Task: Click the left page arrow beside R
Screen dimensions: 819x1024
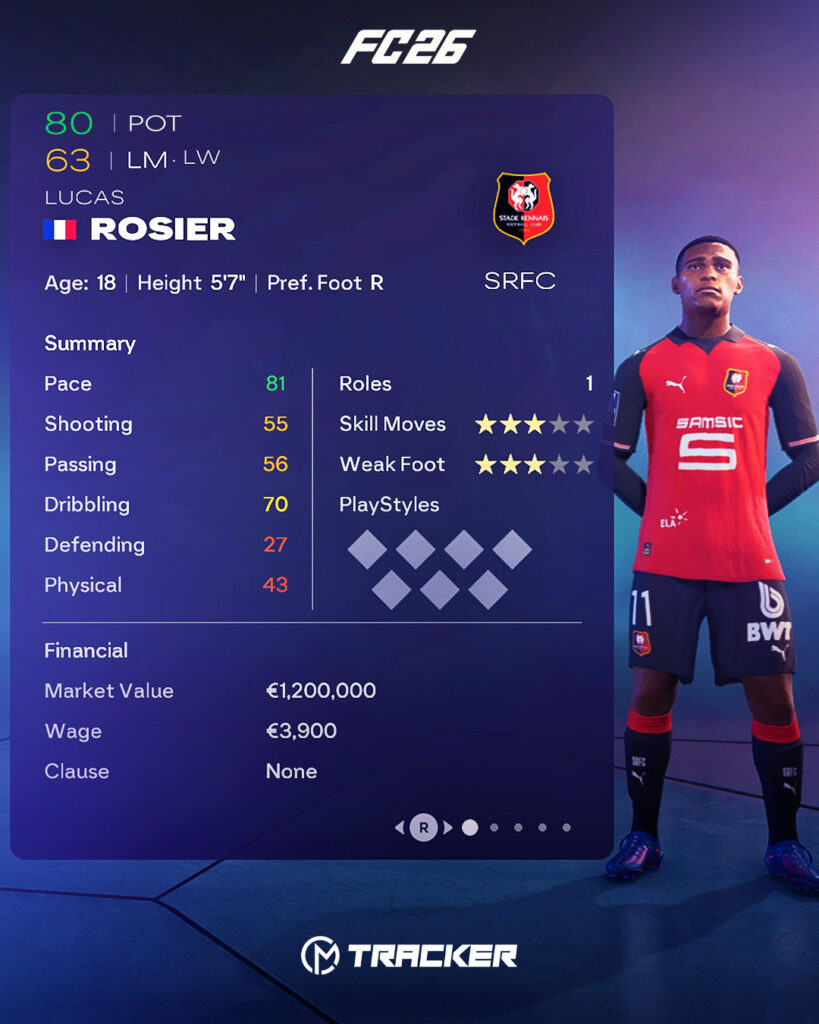Action: click(x=400, y=827)
